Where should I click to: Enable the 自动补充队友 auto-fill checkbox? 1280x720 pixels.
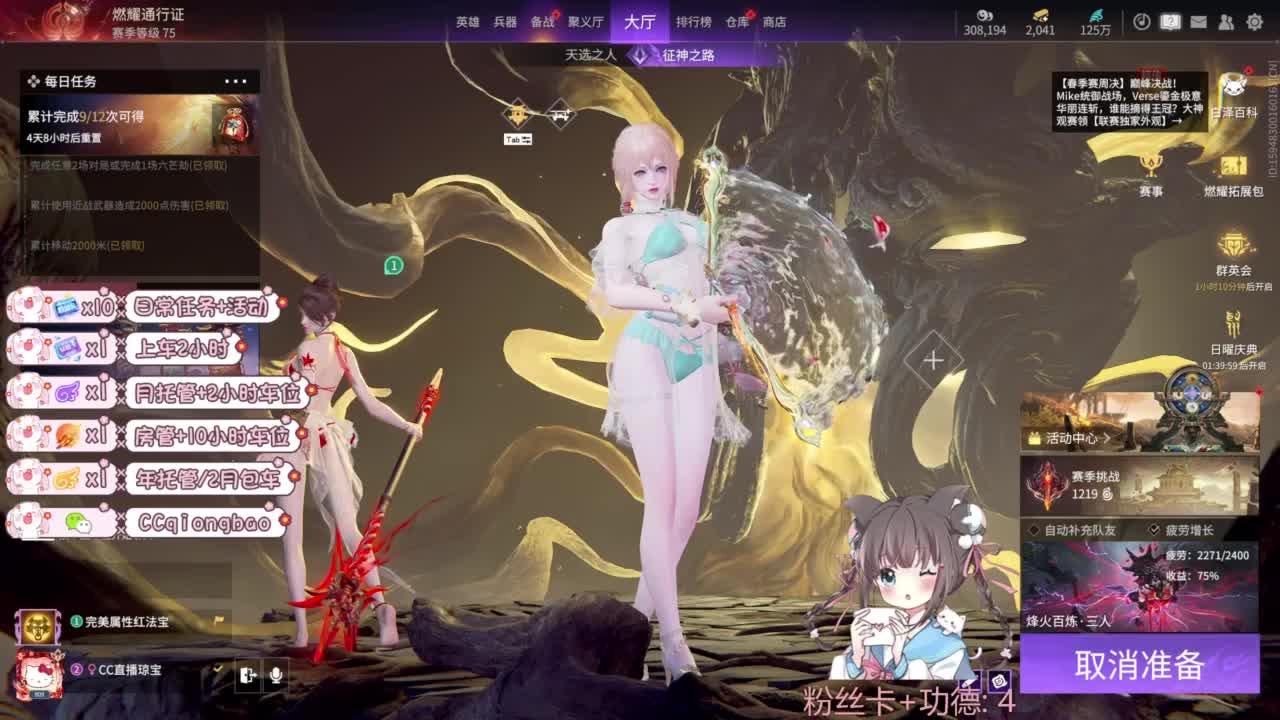[1034, 528]
